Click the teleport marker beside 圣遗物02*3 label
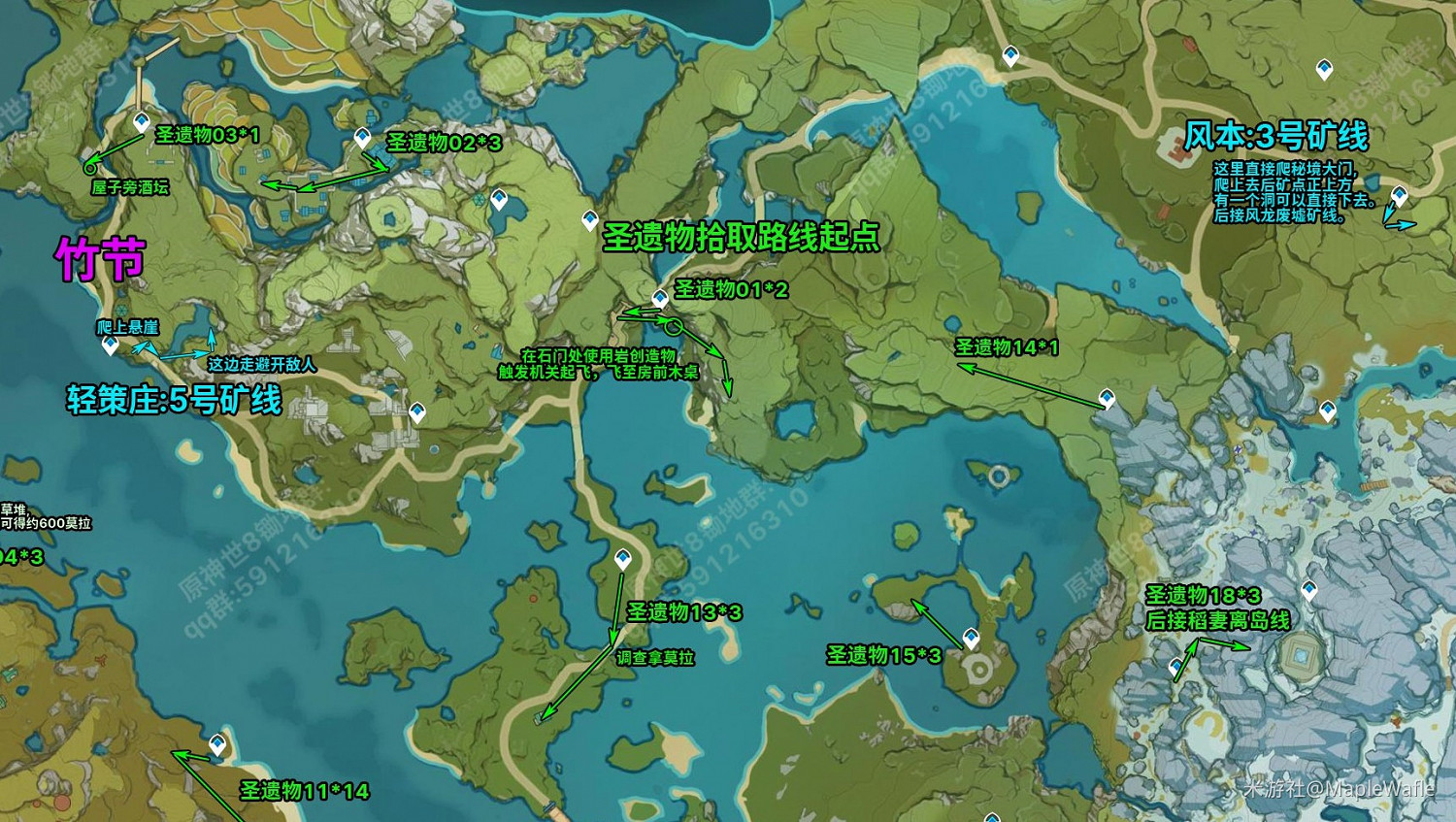Image resolution: width=1456 pixels, height=822 pixels. click(361, 136)
